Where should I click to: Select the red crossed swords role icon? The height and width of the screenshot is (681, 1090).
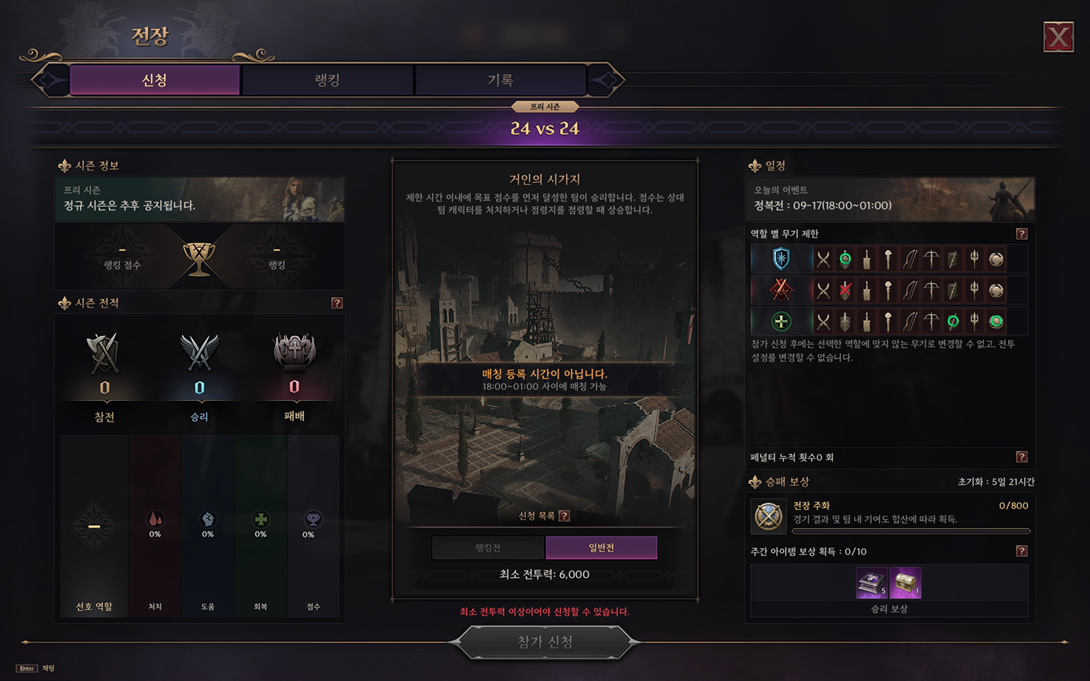coord(781,290)
